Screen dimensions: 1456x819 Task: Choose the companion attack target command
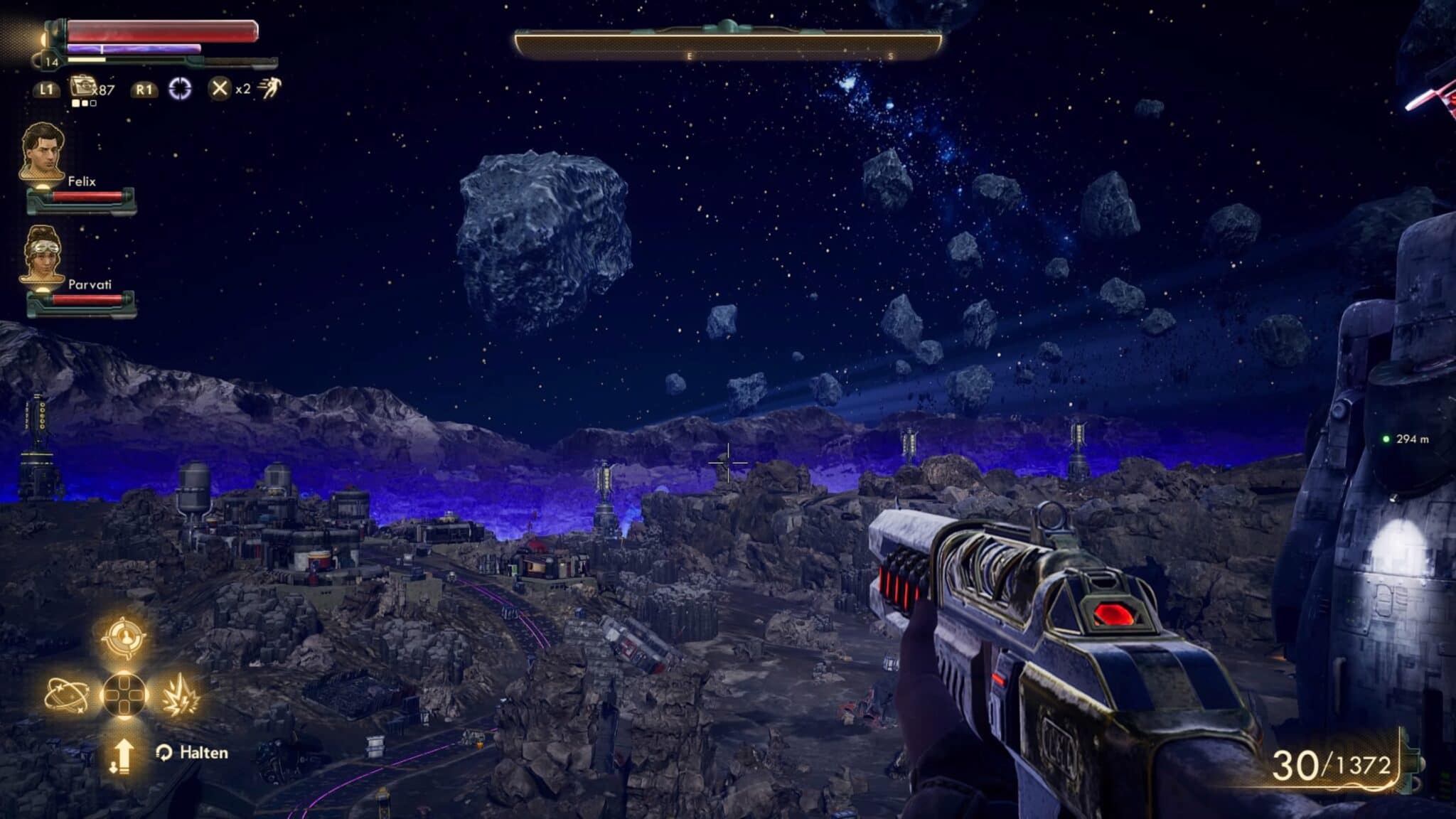pos(124,636)
